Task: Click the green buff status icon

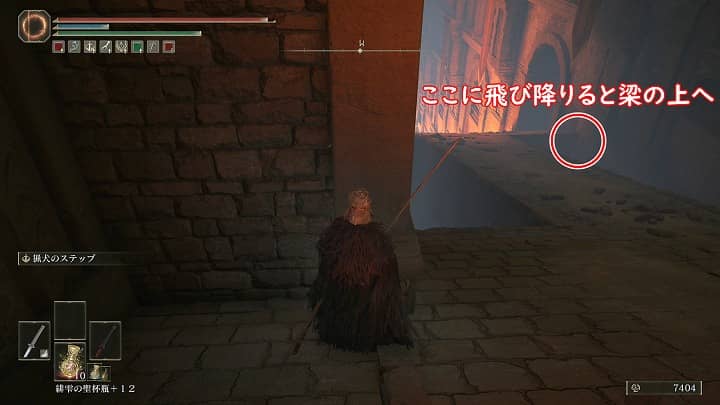Action: pyautogui.click(x=136, y=46)
